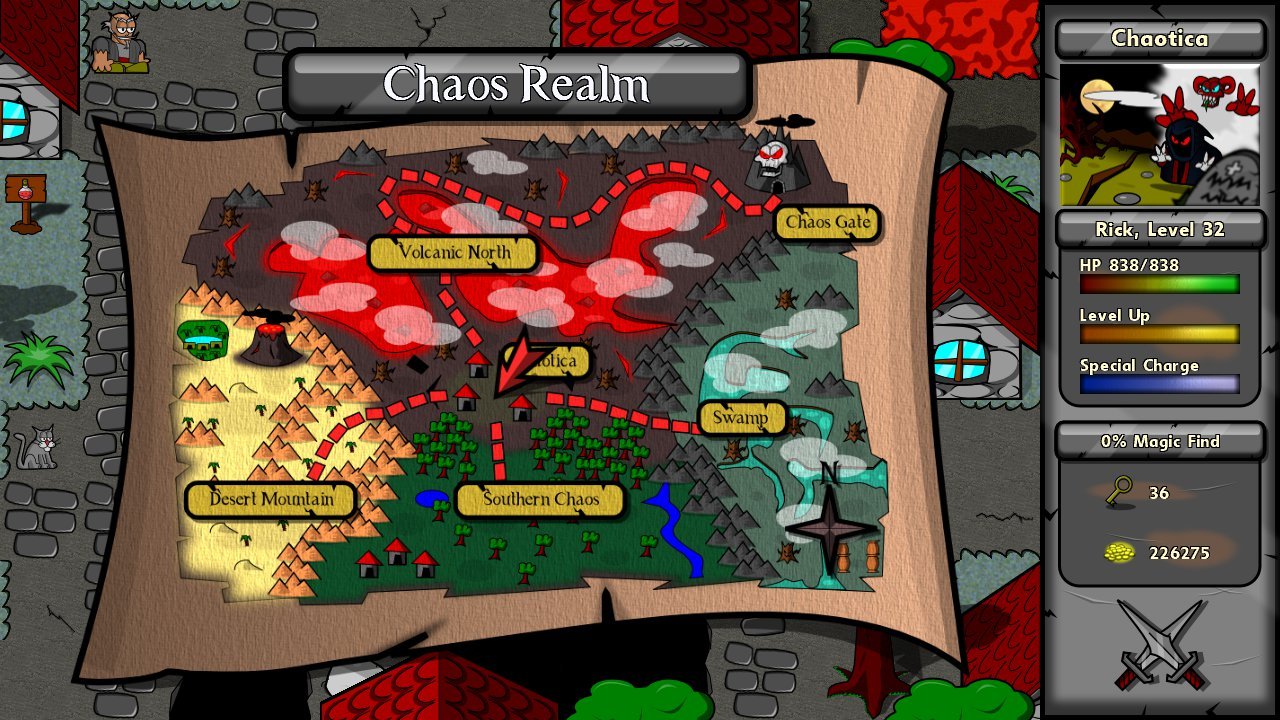The image size is (1280, 720).
Task: Click the 0% Magic Find display
Action: click(x=1159, y=441)
